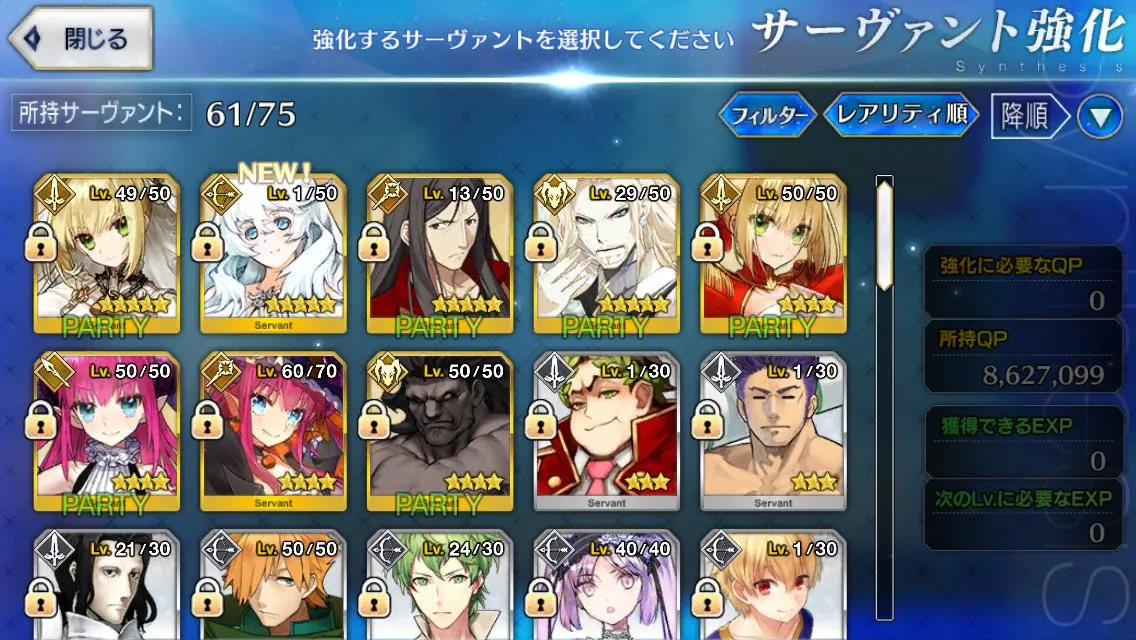Pick the dark giant berserker Lv.50/50

point(439,432)
